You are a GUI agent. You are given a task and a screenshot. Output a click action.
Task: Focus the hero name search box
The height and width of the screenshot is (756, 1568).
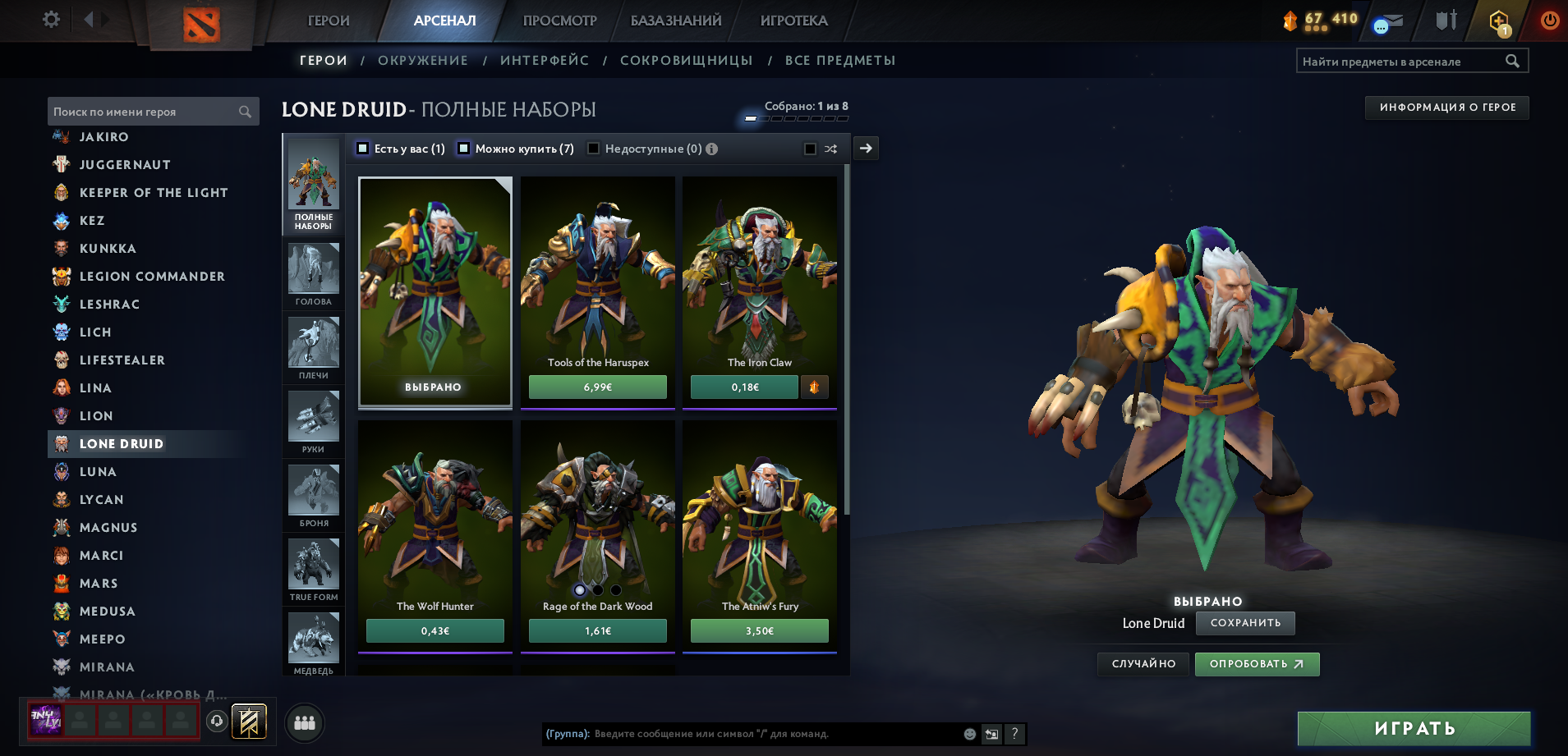pos(144,112)
